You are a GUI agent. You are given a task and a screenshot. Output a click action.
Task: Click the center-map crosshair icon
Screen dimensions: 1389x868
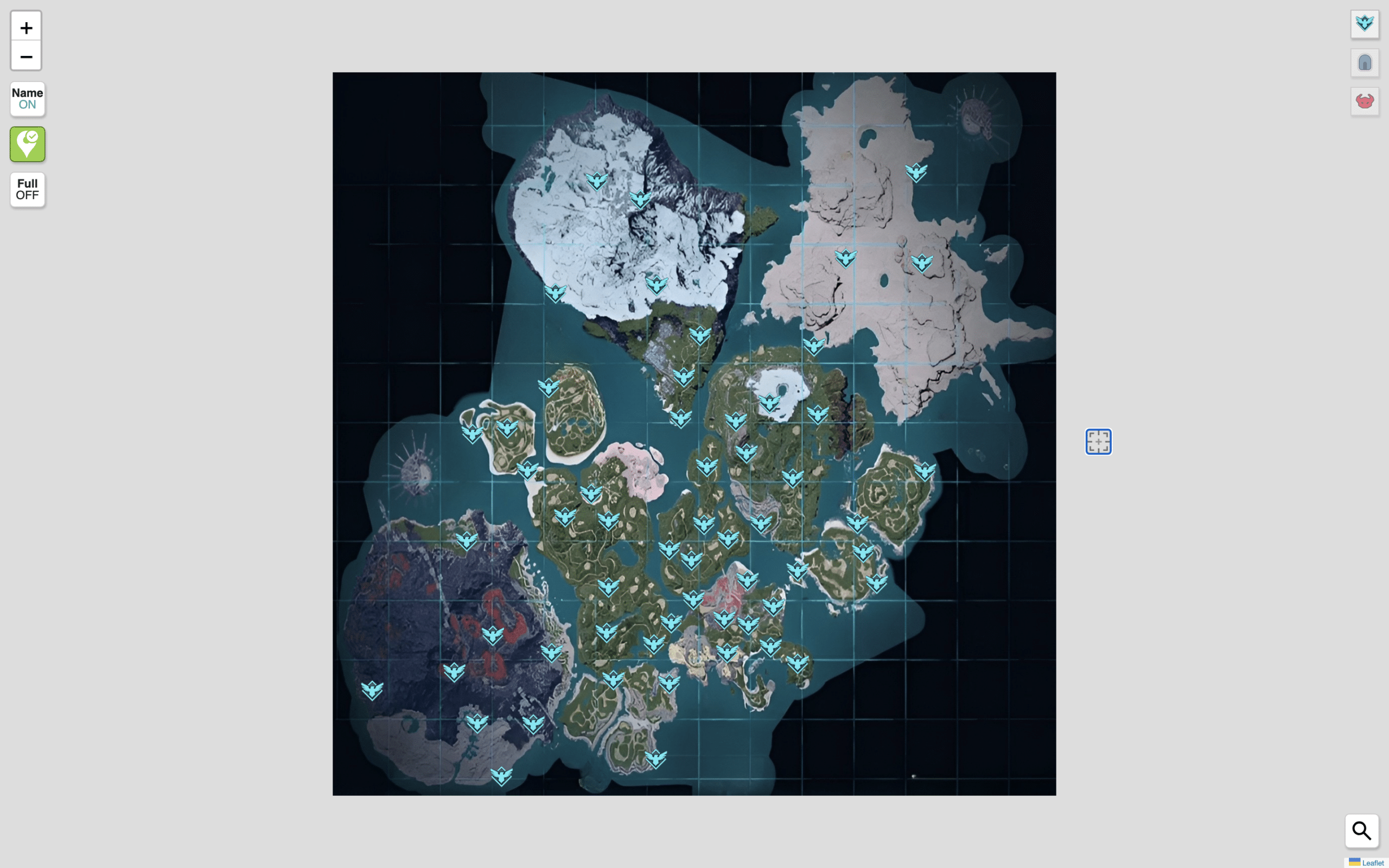1098,442
